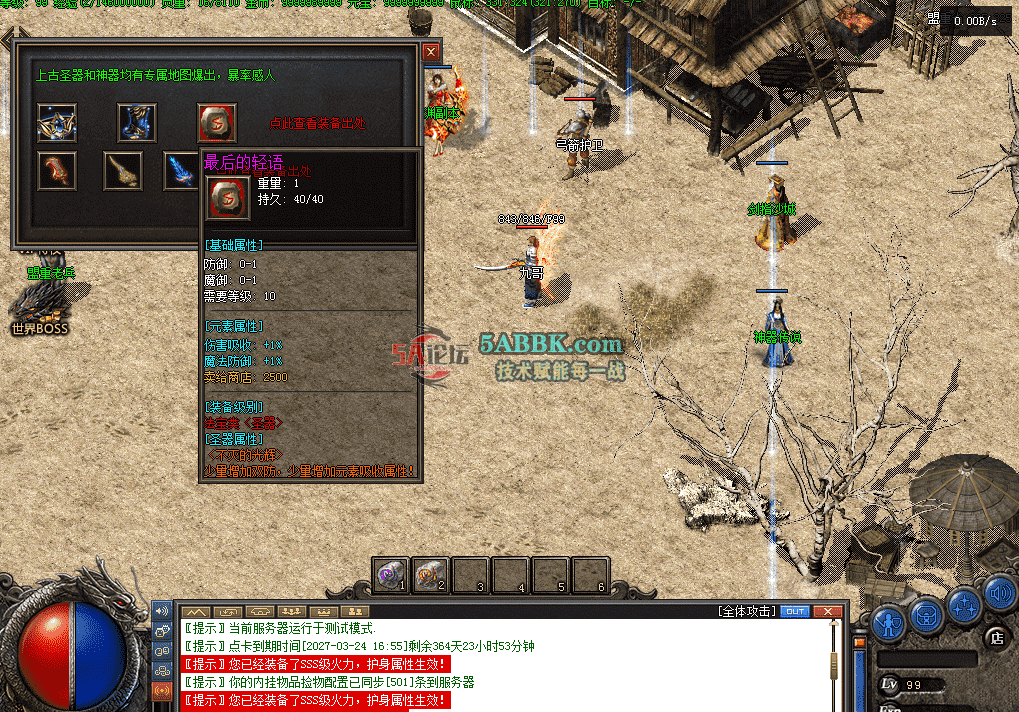1019x712 pixels.
Task: Open the shop via the 店 button
Action: coord(995,637)
